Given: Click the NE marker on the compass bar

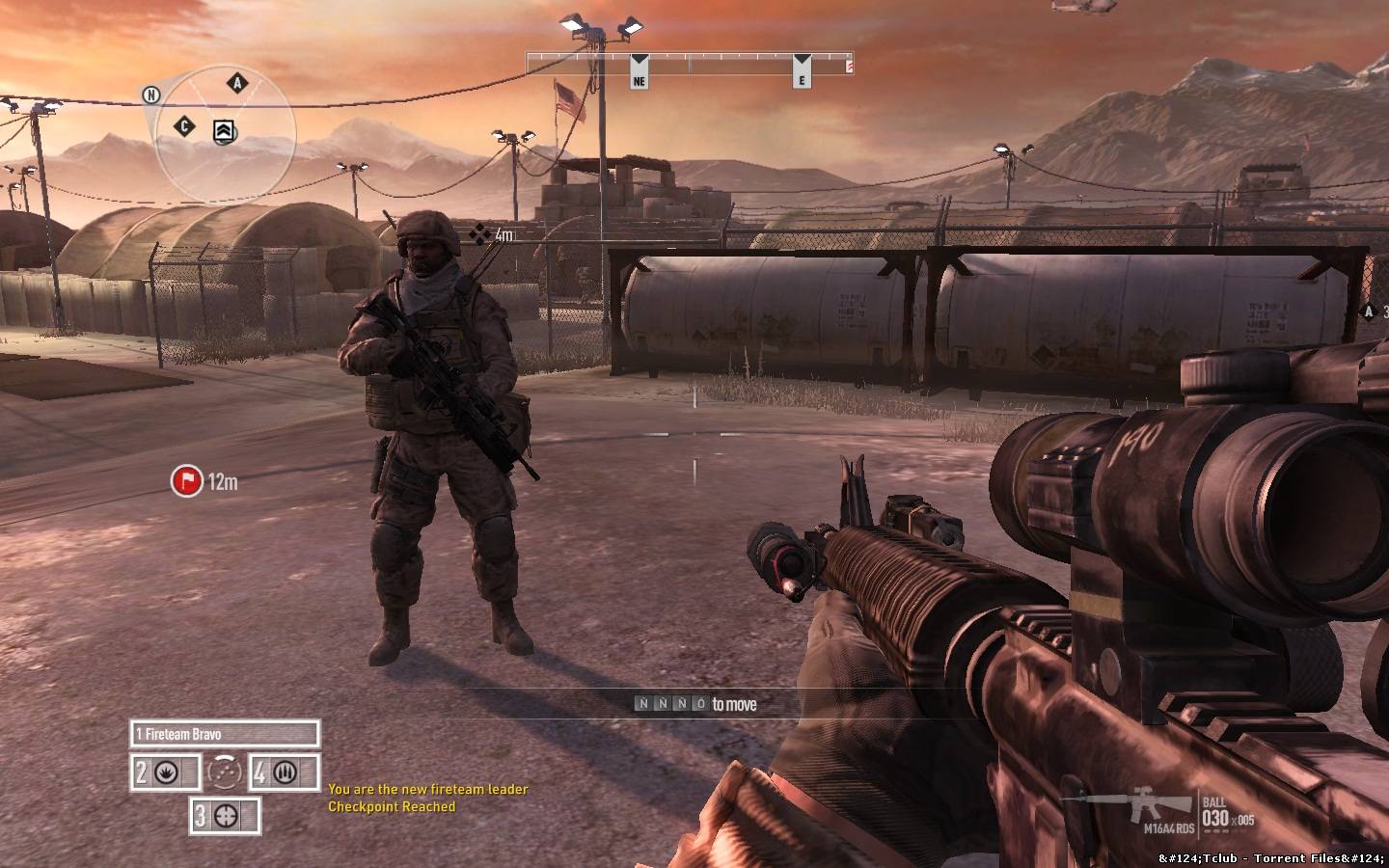Looking at the screenshot, I should pyautogui.click(x=639, y=73).
